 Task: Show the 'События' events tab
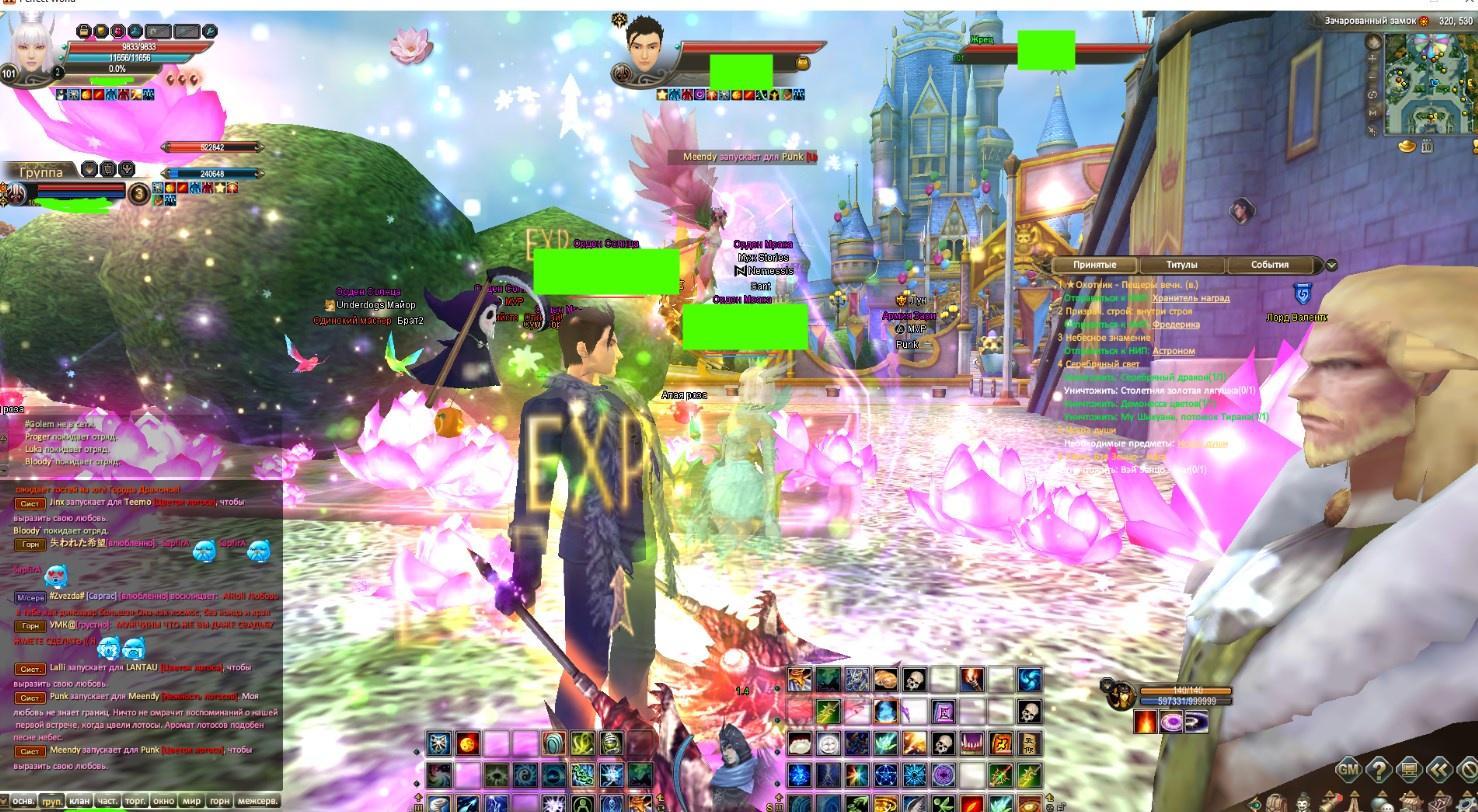(x=1270, y=265)
